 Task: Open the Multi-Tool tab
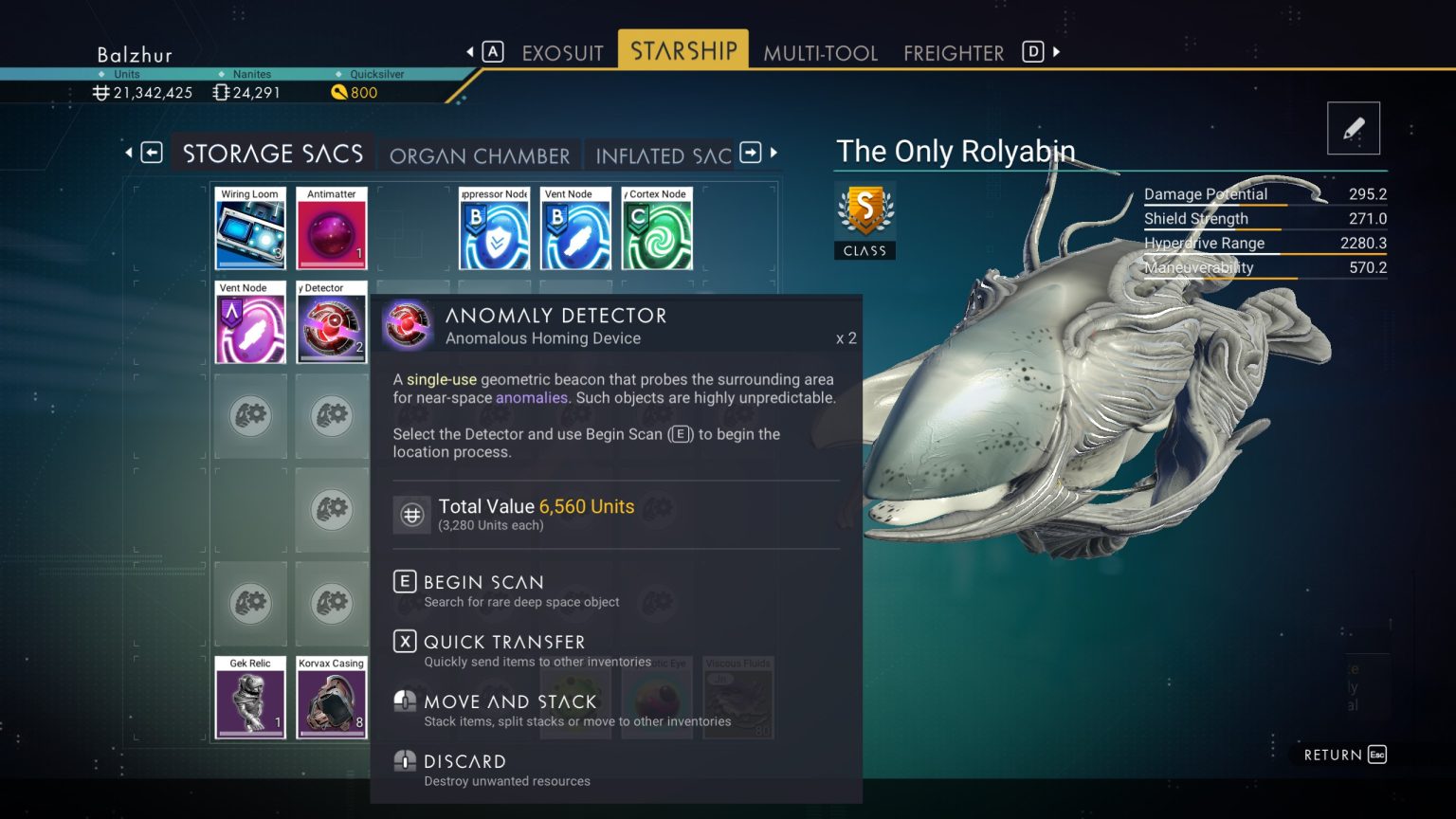point(820,53)
